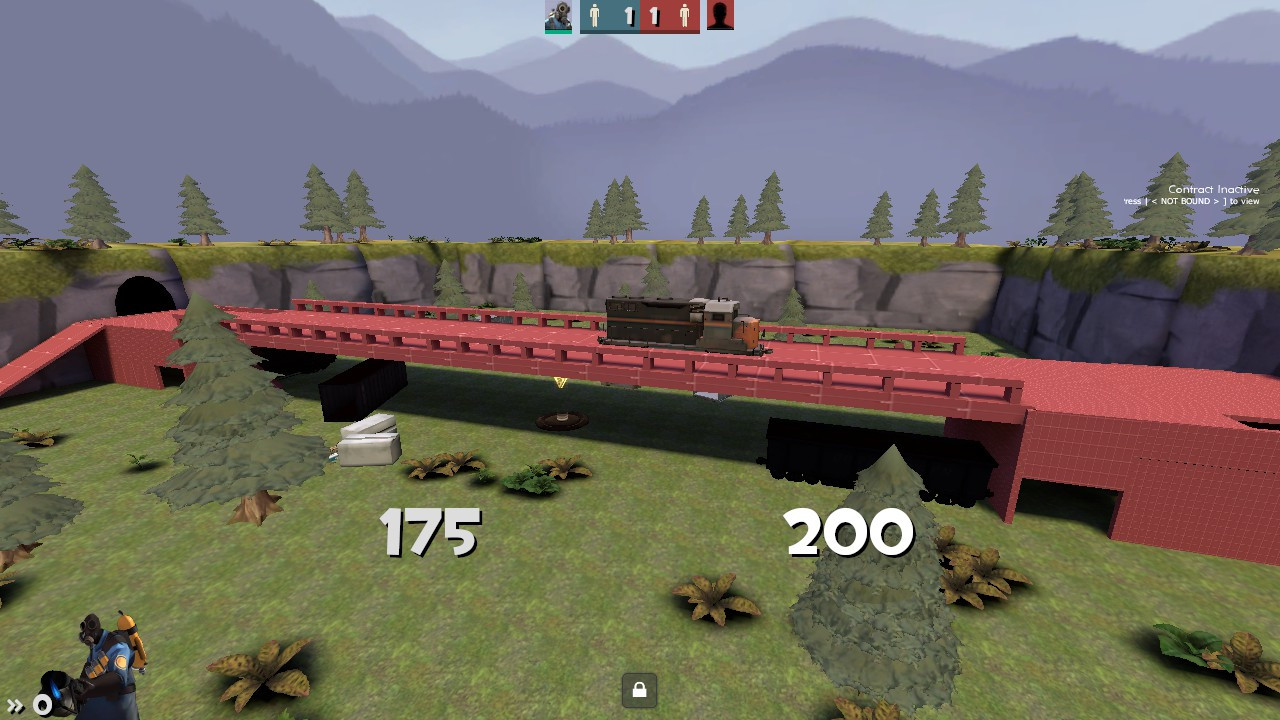Select the BLU team player figure icon
This screenshot has height=720, width=1280.
pos(594,14)
